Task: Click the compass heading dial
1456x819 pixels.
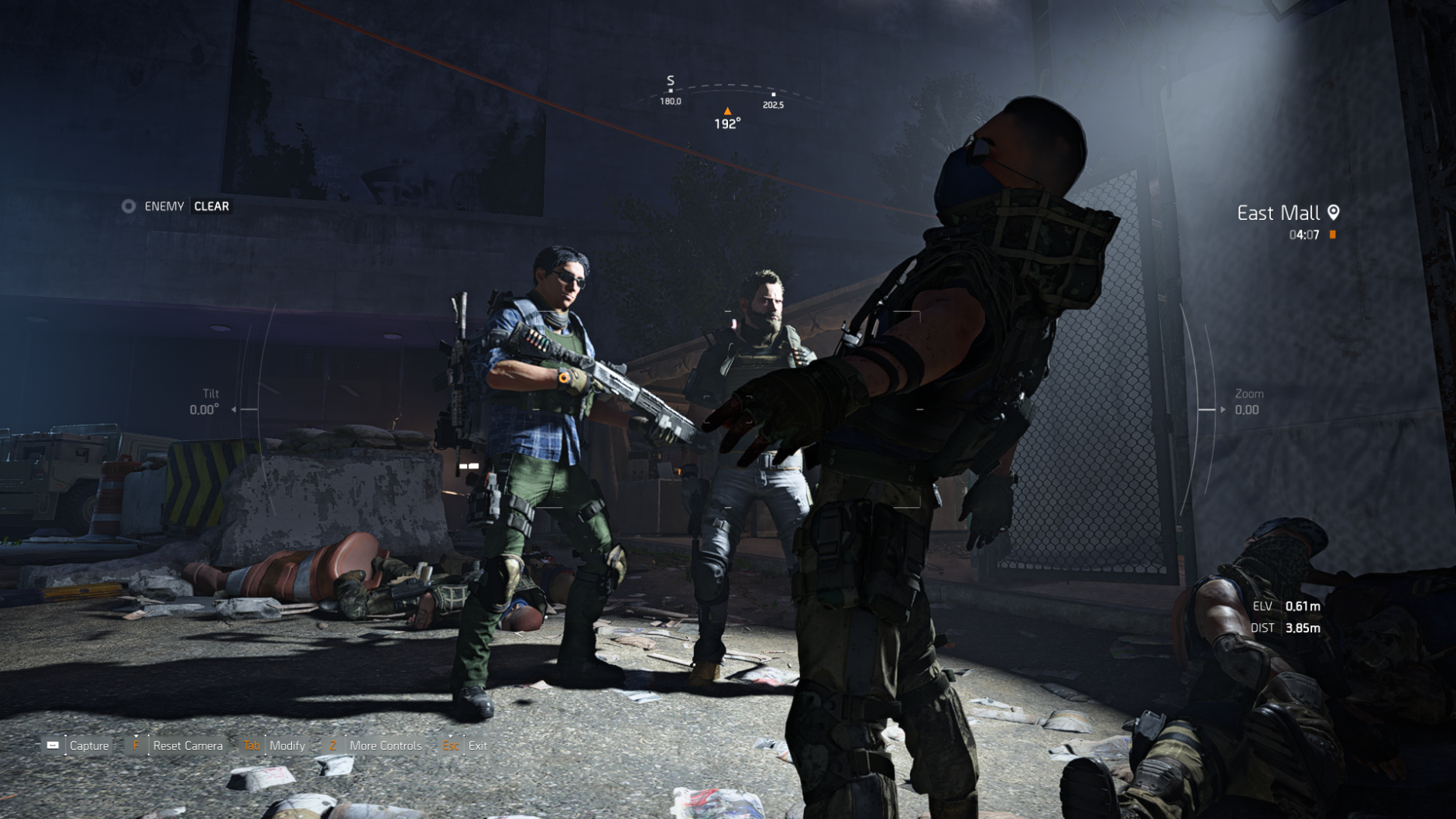Action: pyautogui.click(x=726, y=102)
